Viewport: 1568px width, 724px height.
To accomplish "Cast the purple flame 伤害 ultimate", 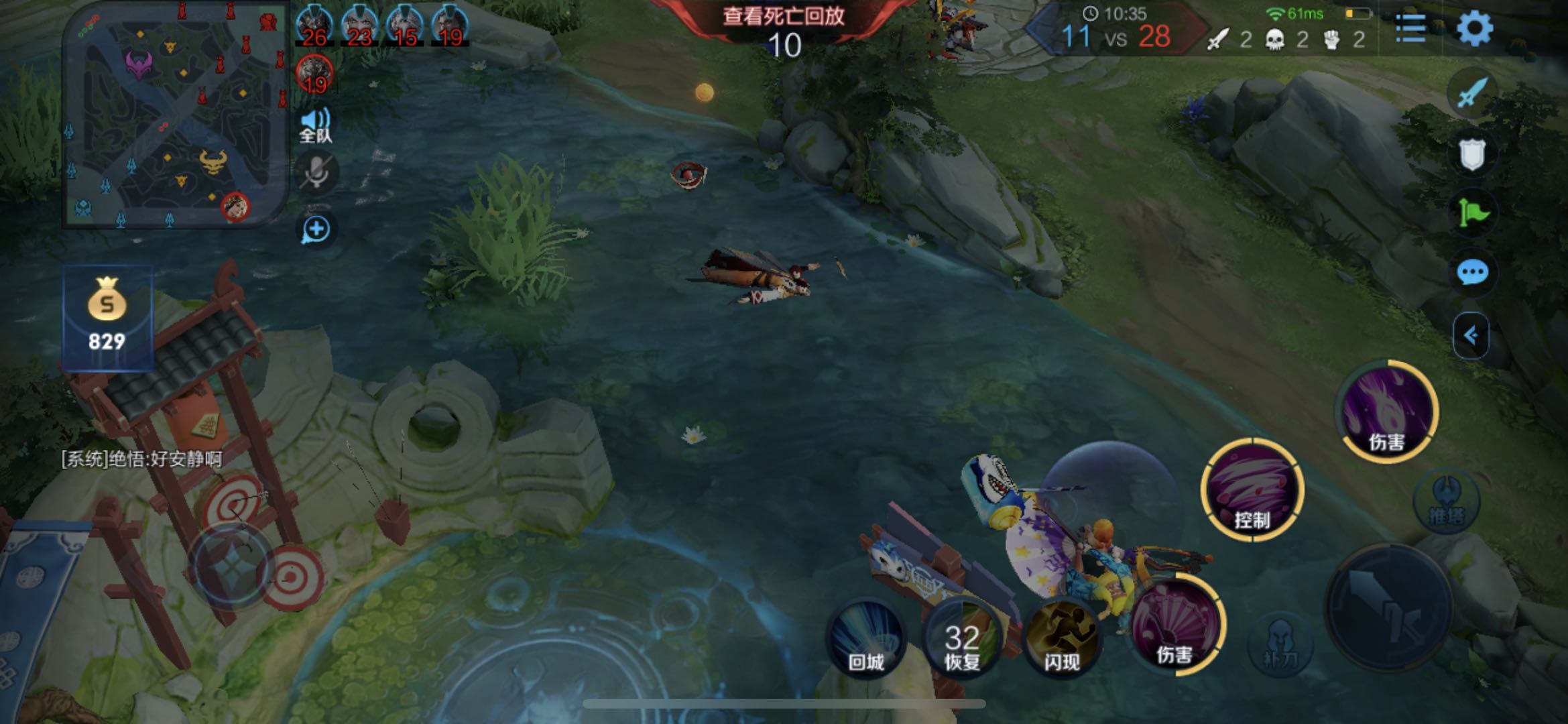I will [x=1388, y=410].
